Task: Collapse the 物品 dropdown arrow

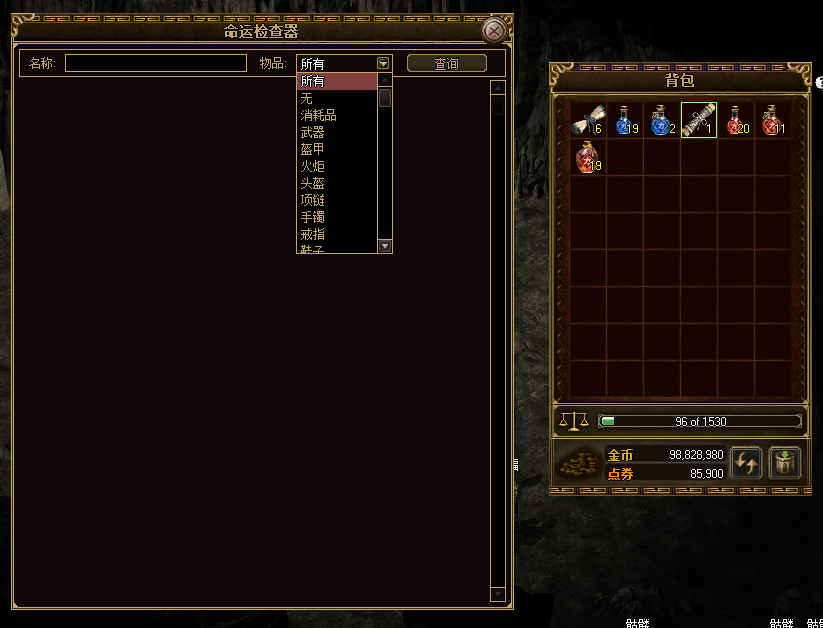Action: pyautogui.click(x=384, y=63)
